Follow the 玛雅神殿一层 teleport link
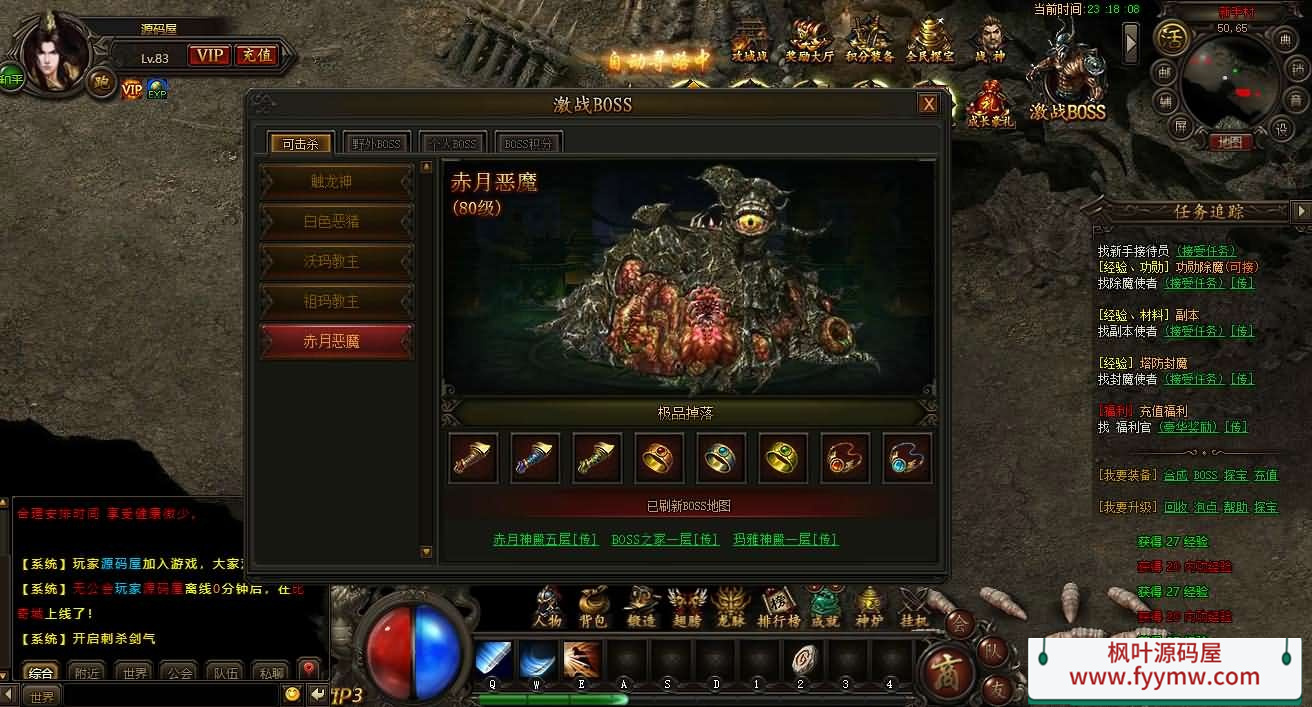 [785, 539]
